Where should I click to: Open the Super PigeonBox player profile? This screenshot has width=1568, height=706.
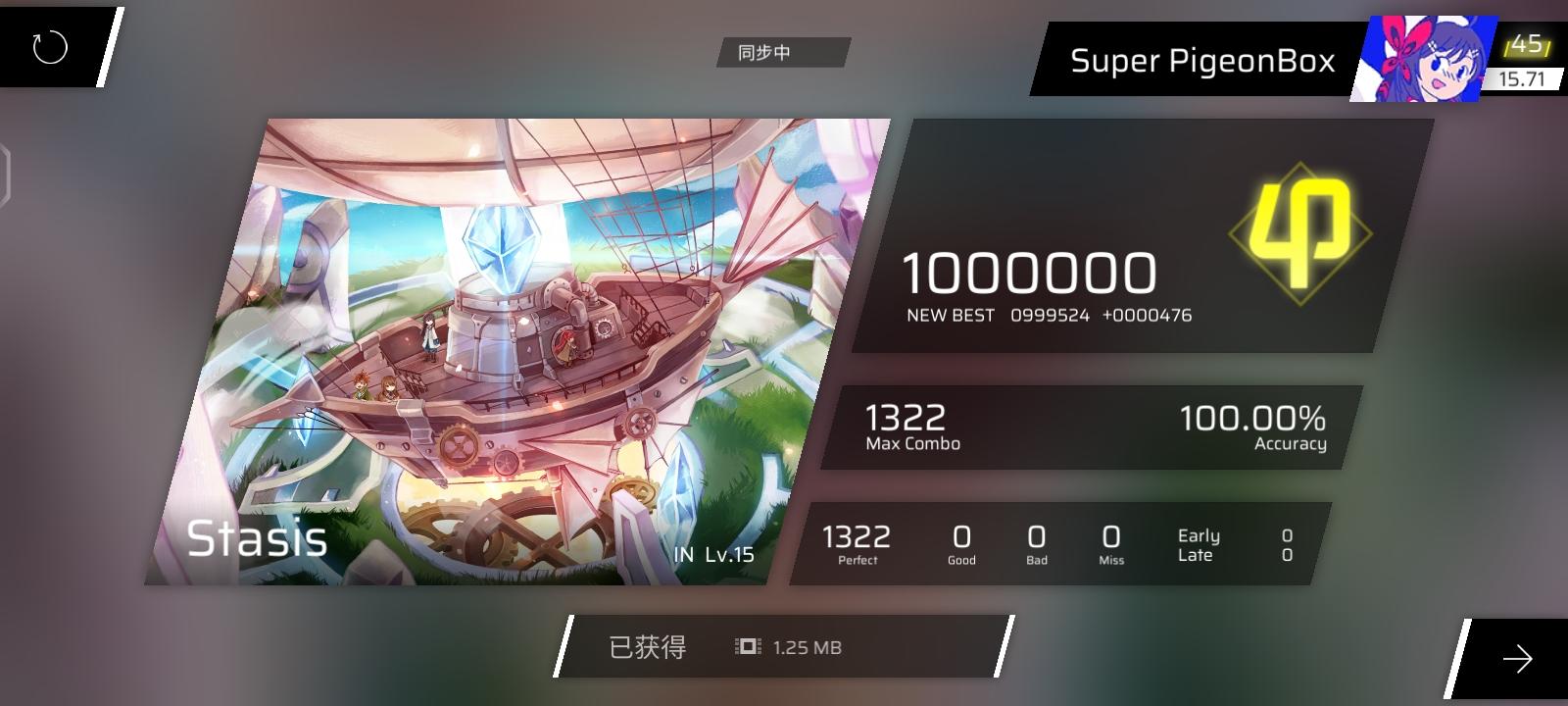1202,61
